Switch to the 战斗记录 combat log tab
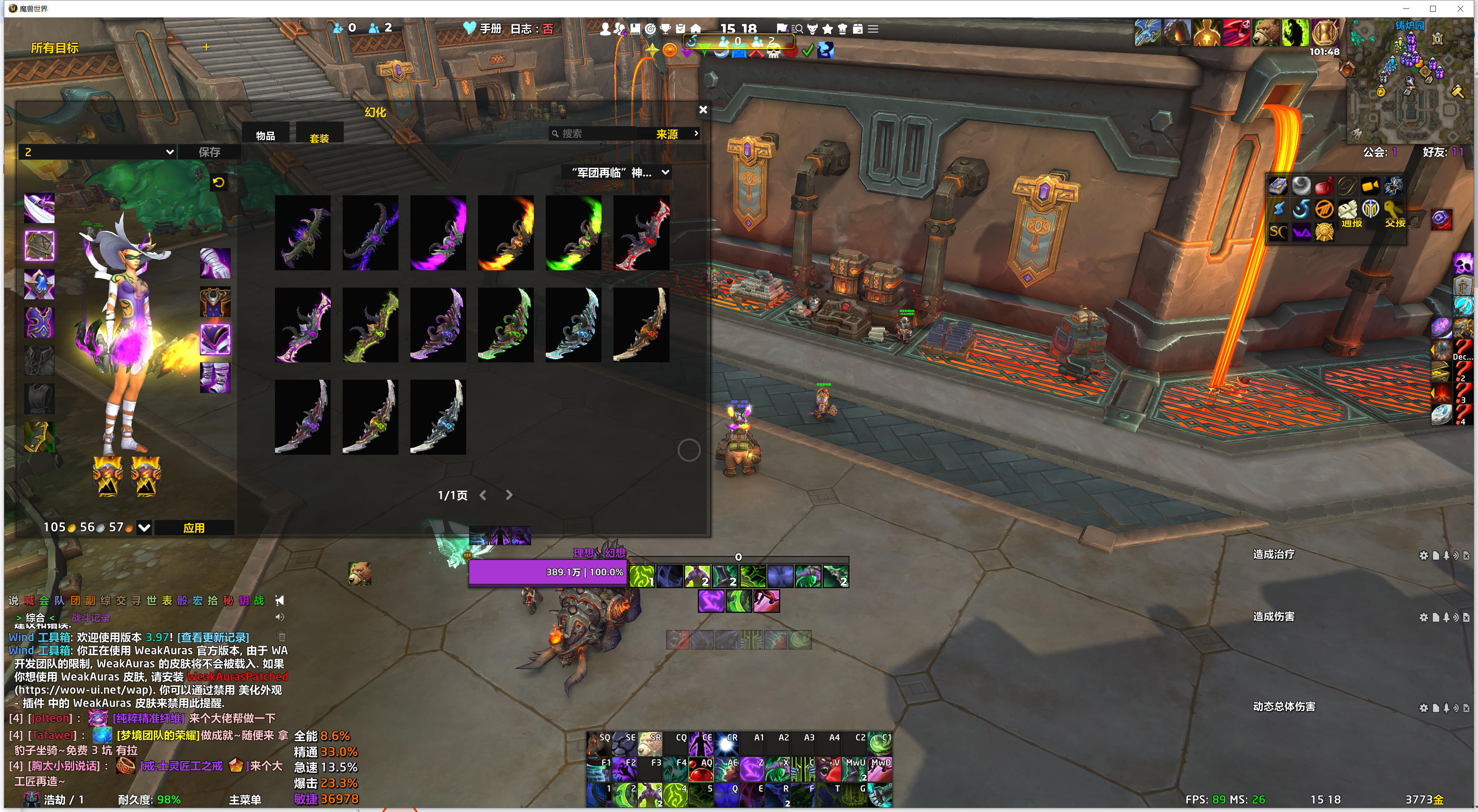This screenshot has height=812, width=1478. coord(91,618)
